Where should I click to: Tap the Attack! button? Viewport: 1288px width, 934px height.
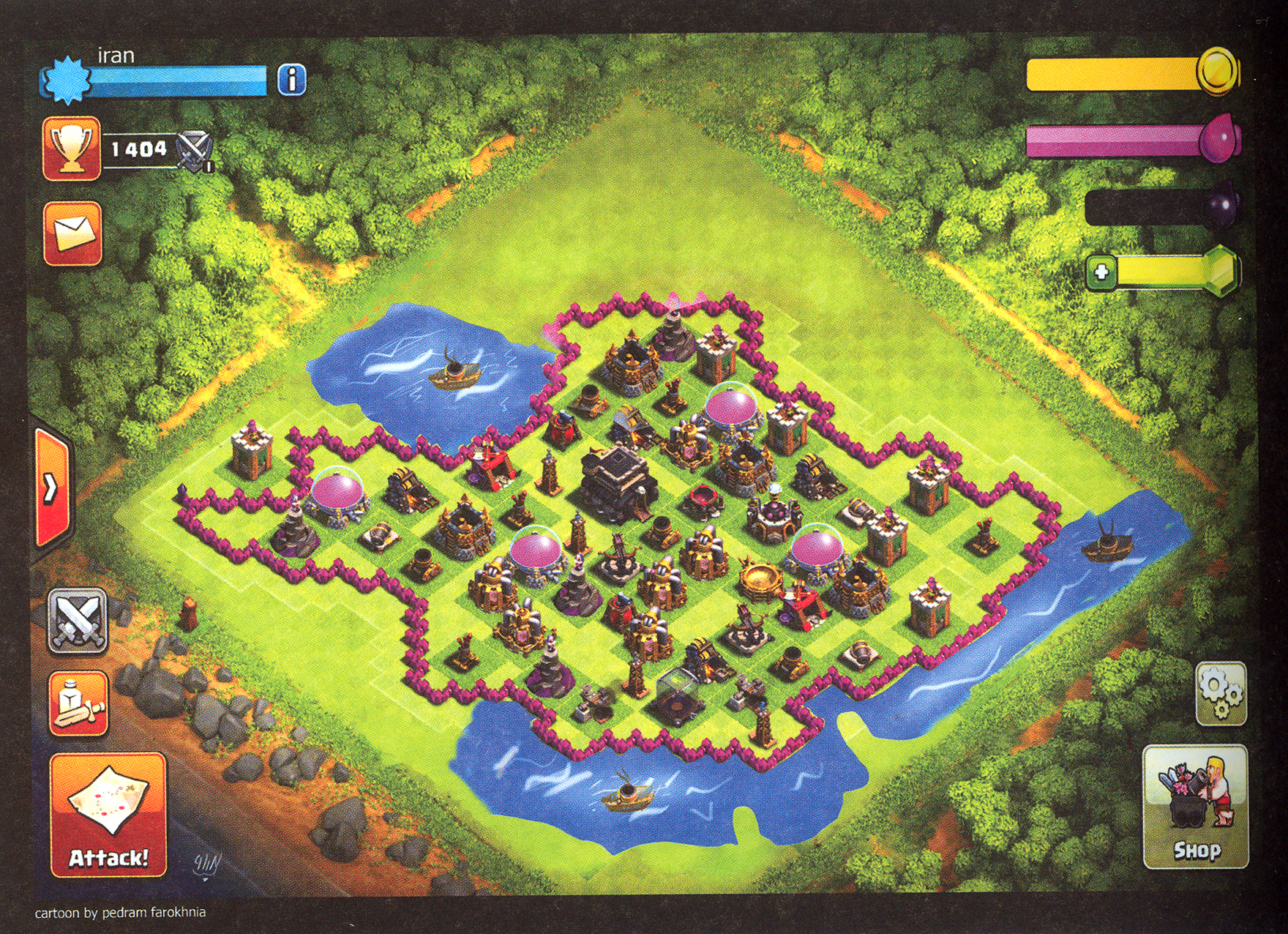click(x=108, y=815)
